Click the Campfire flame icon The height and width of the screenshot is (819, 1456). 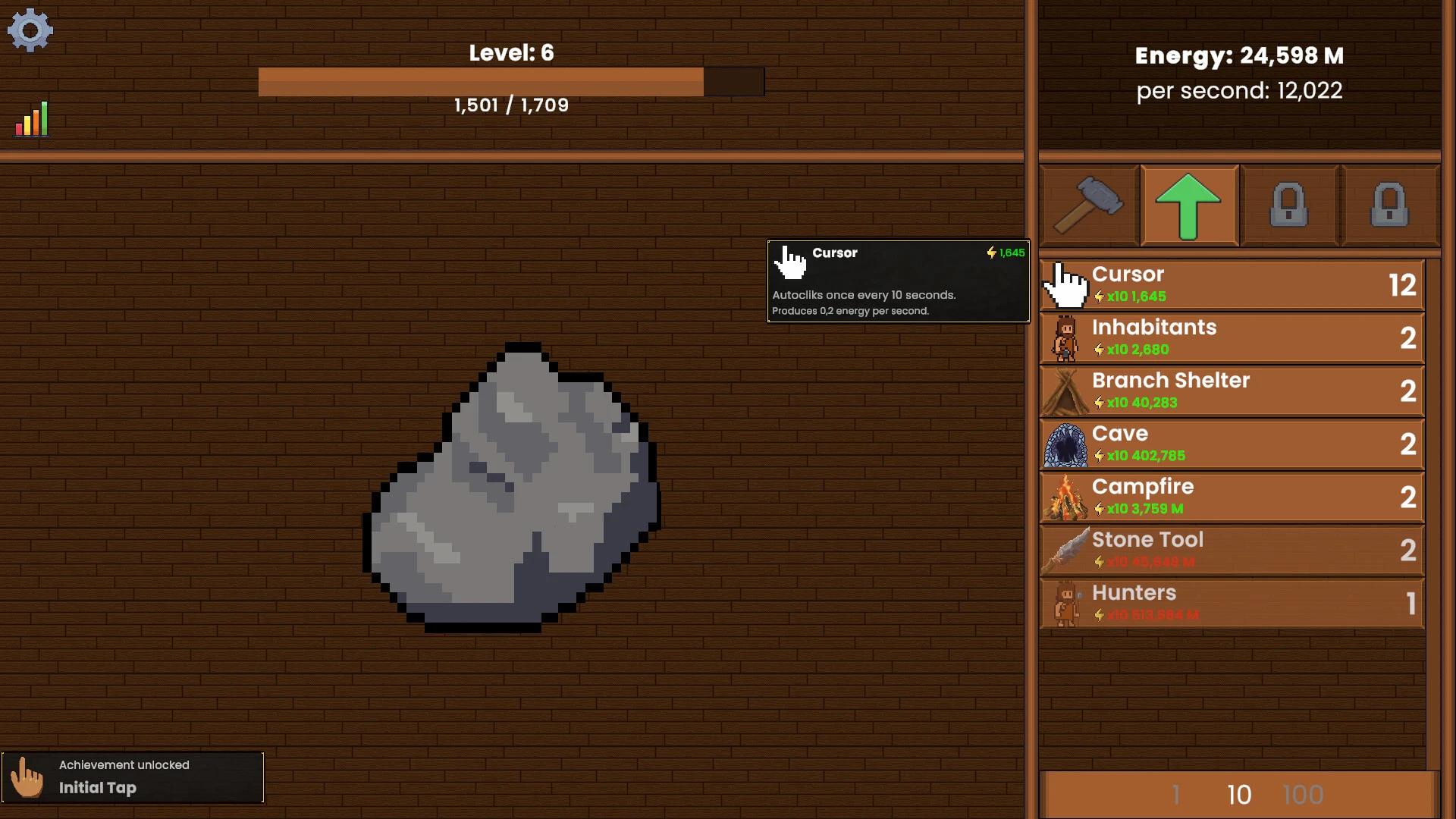click(x=1065, y=497)
